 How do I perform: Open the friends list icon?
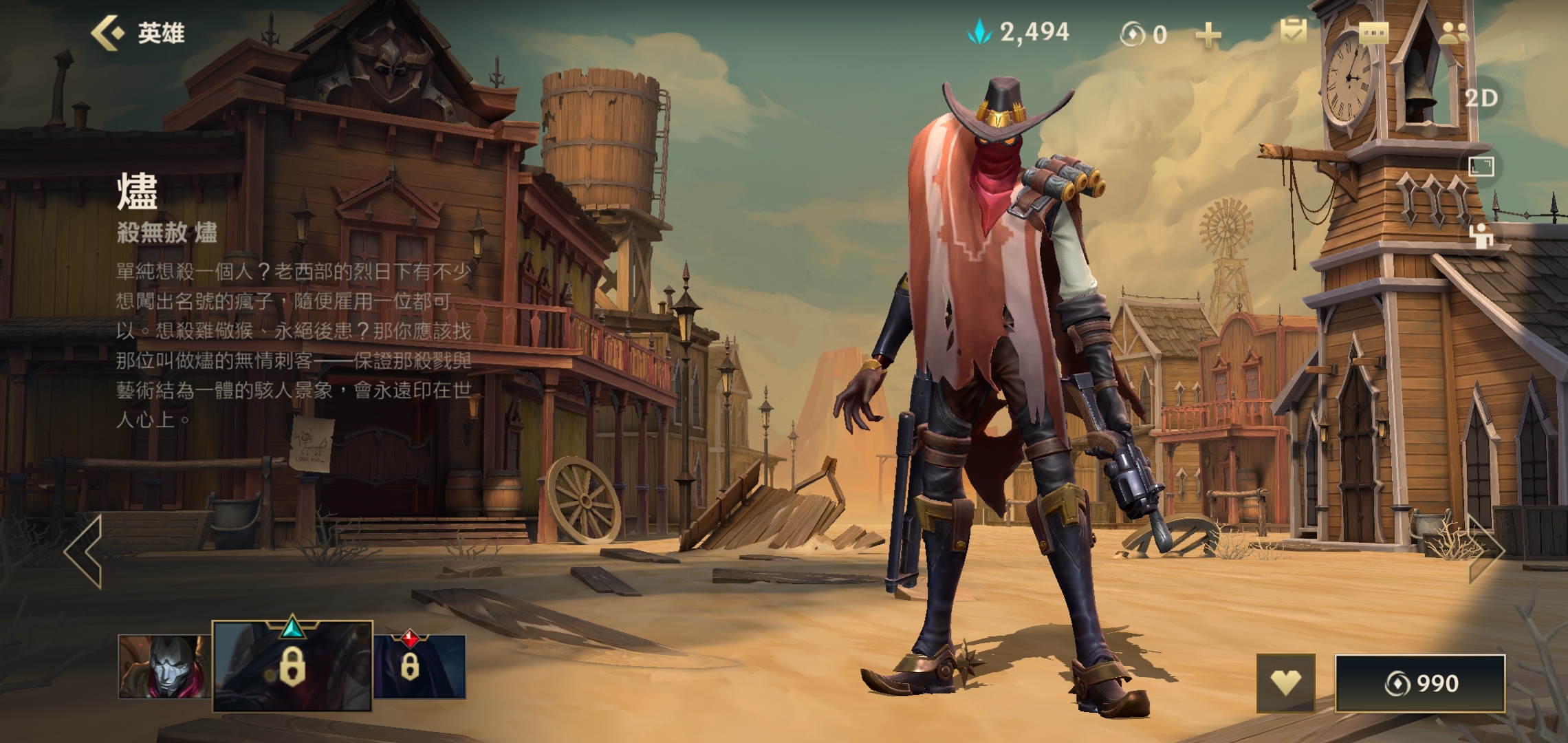tap(1453, 33)
